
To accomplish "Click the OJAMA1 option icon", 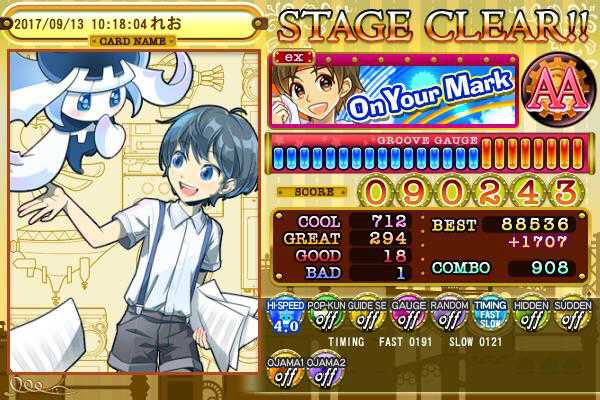I will pyautogui.click(x=283, y=374).
